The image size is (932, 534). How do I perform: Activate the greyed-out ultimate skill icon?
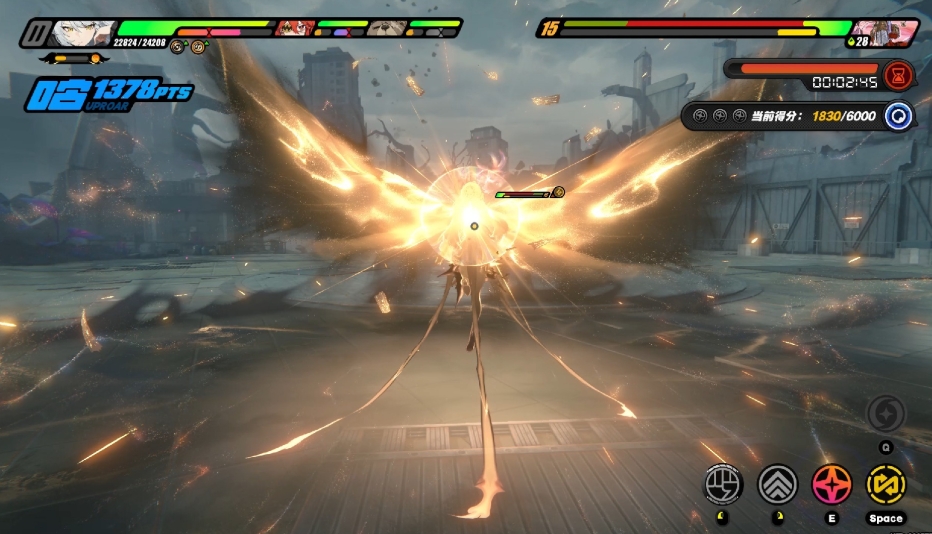point(886,414)
